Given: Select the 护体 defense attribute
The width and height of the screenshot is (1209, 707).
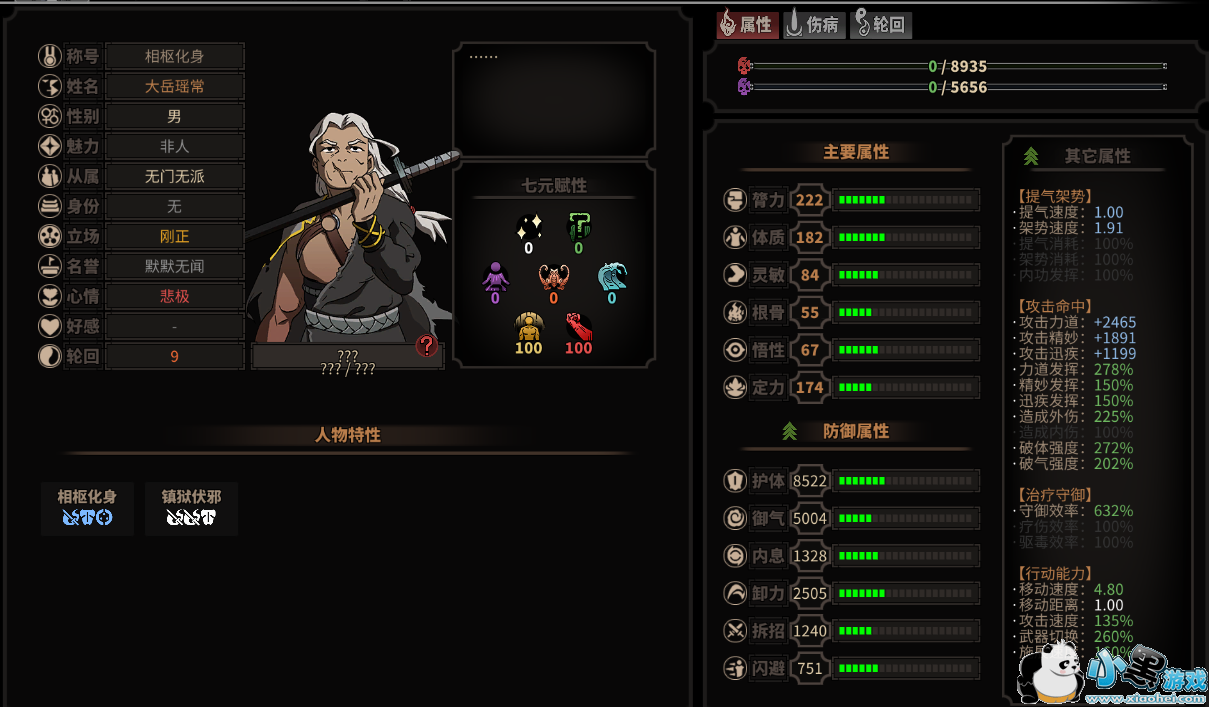Looking at the screenshot, I should pos(850,481).
